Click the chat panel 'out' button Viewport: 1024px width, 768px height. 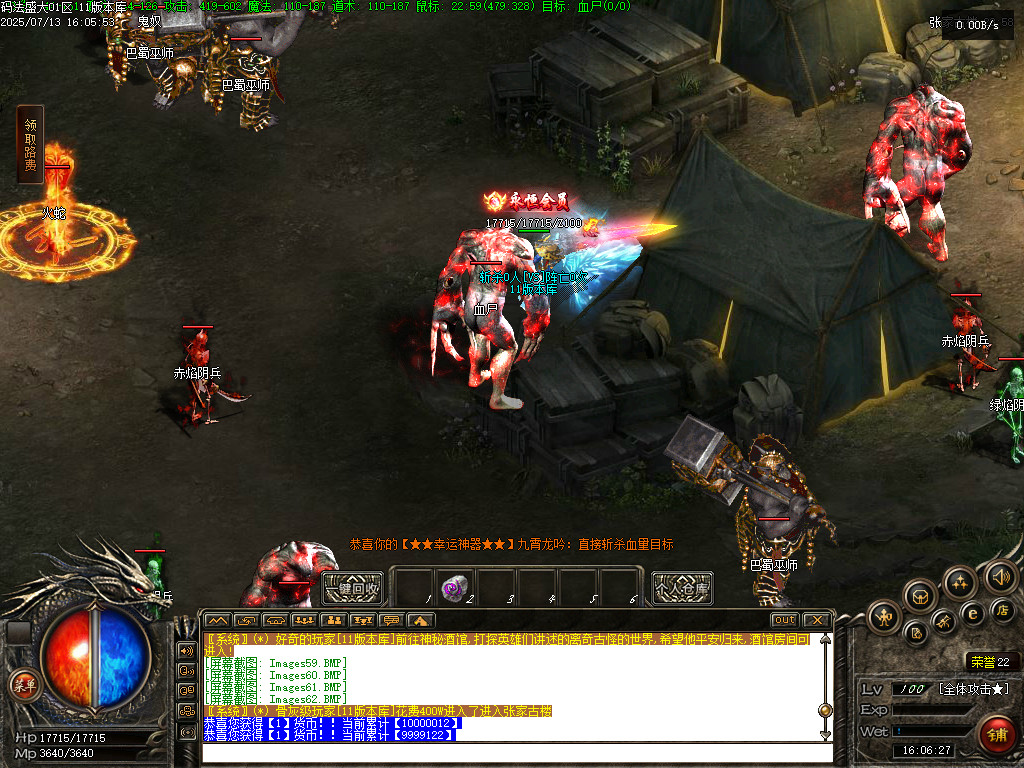click(784, 620)
